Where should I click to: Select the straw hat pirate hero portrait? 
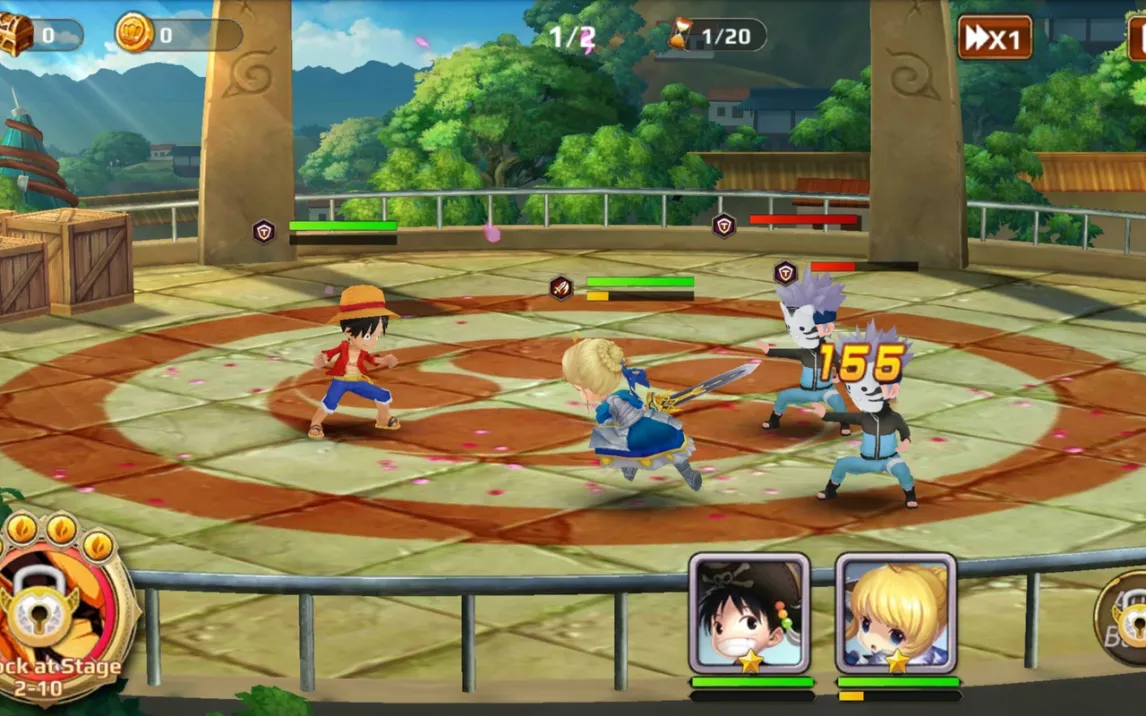click(x=749, y=612)
